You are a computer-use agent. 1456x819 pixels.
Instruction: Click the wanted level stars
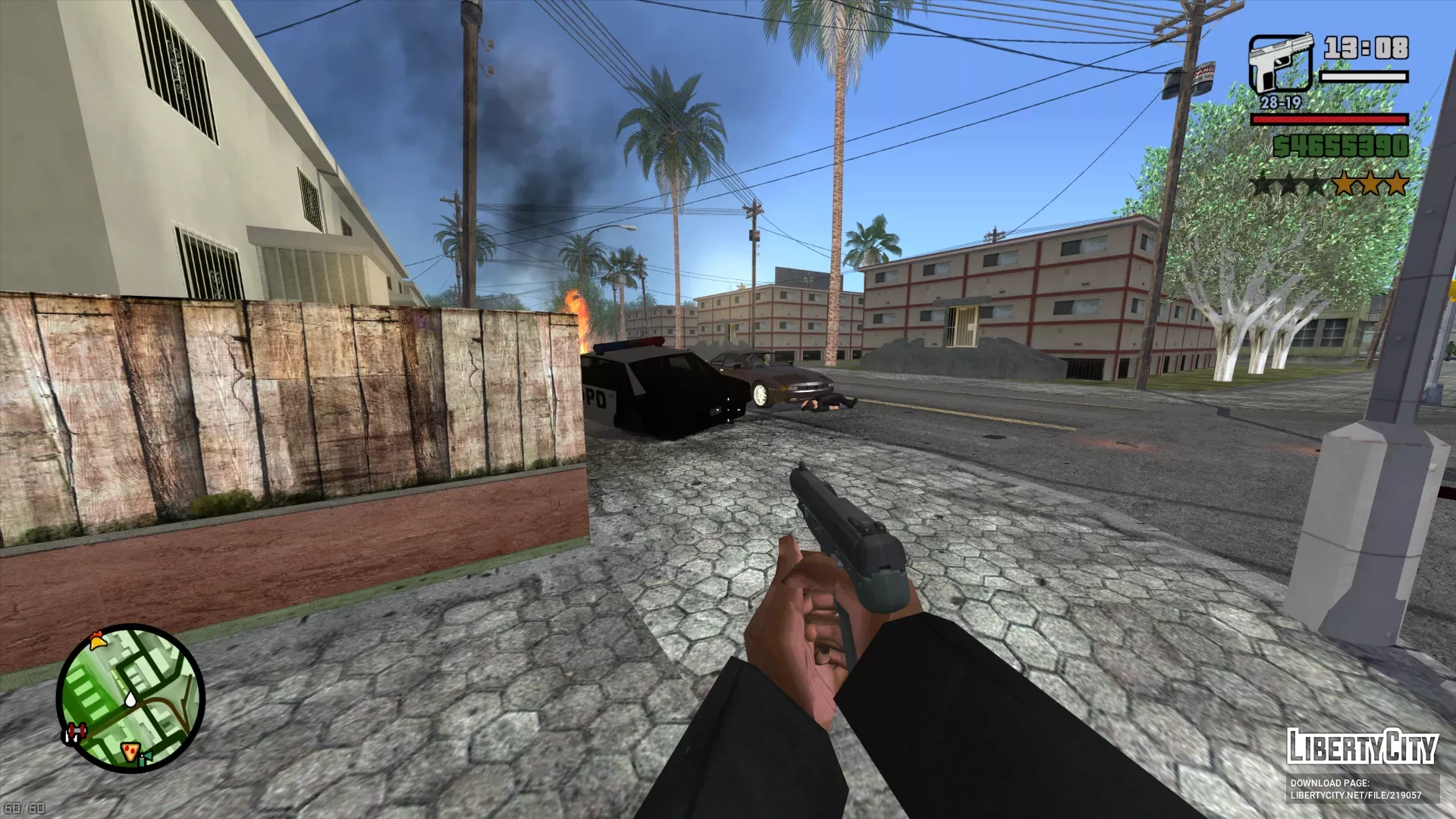pos(1330,184)
